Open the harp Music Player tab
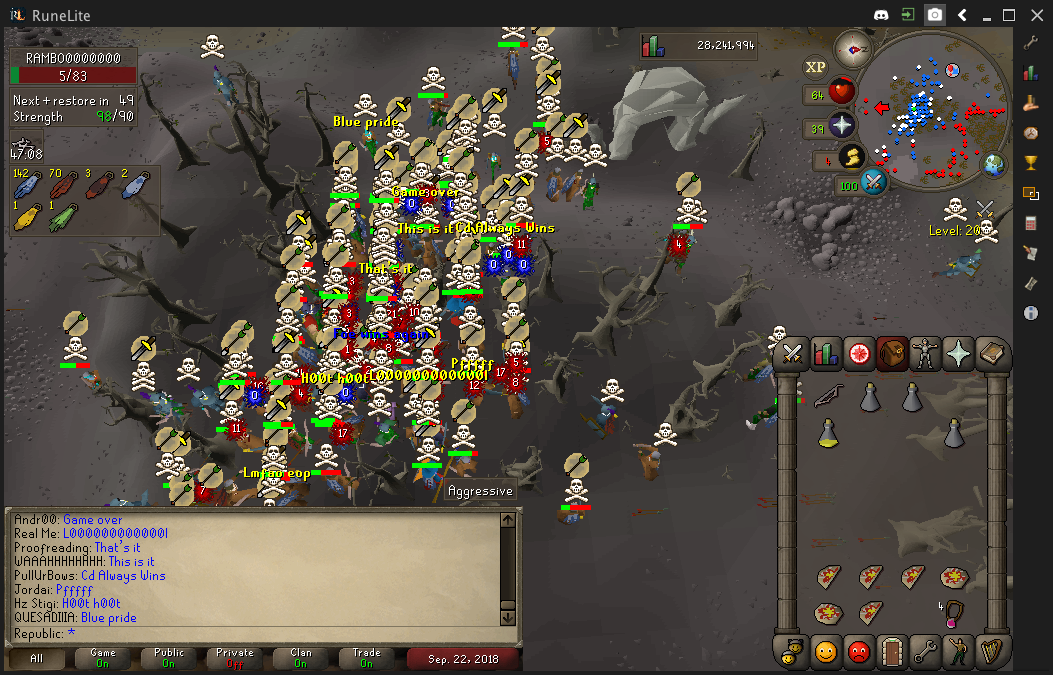The width and height of the screenshot is (1053, 675). (991, 652)
